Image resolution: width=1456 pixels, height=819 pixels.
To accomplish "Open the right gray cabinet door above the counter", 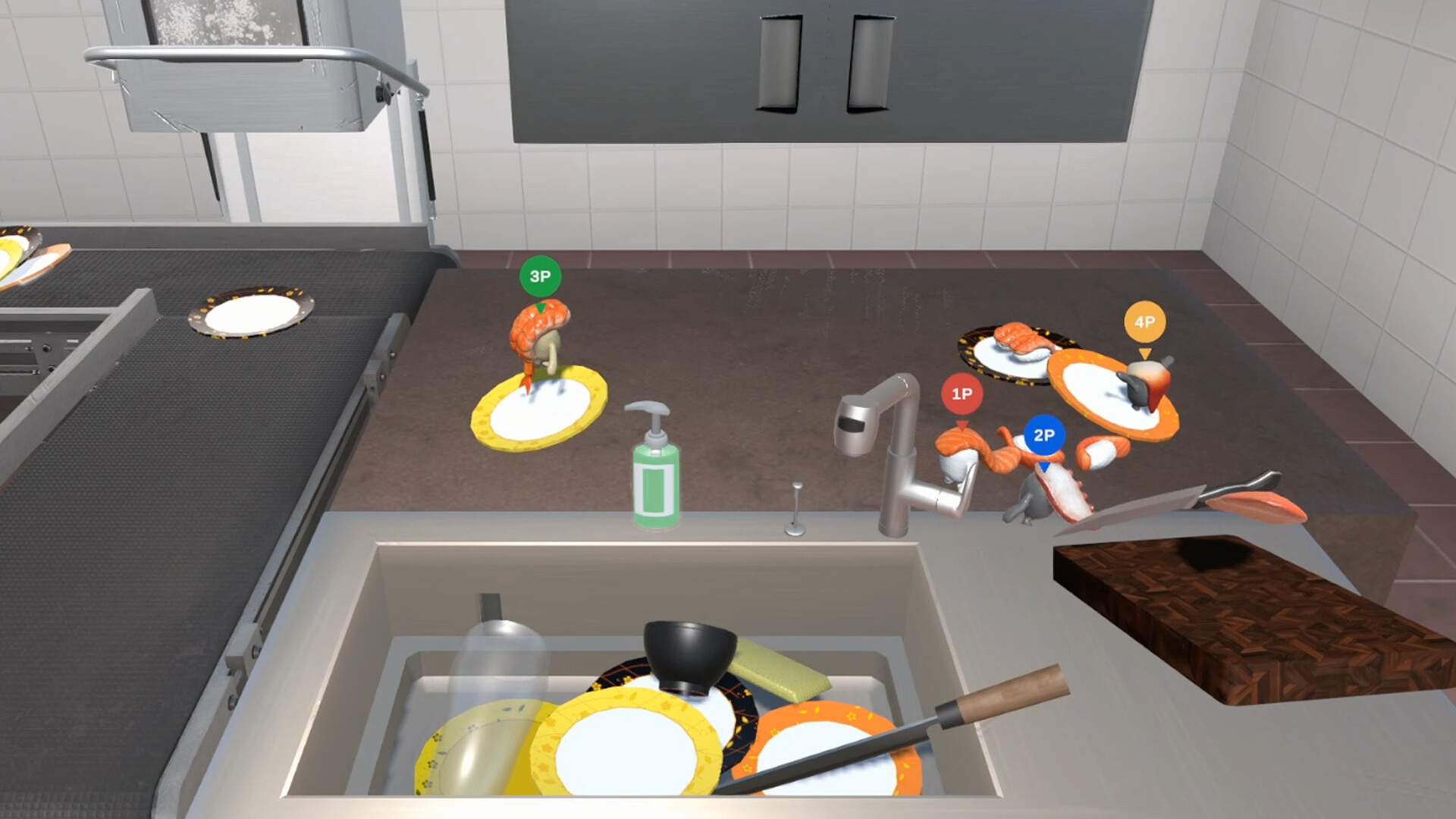I will (868, 61).
